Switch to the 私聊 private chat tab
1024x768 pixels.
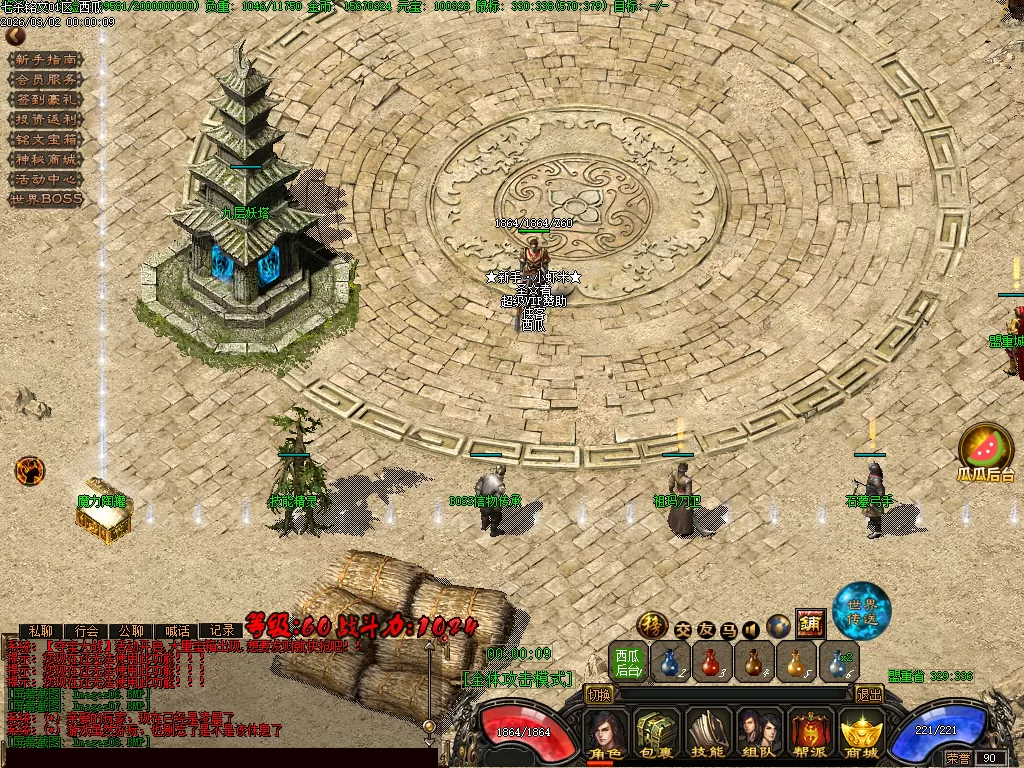pyautogui.click(x=40, y=631)
